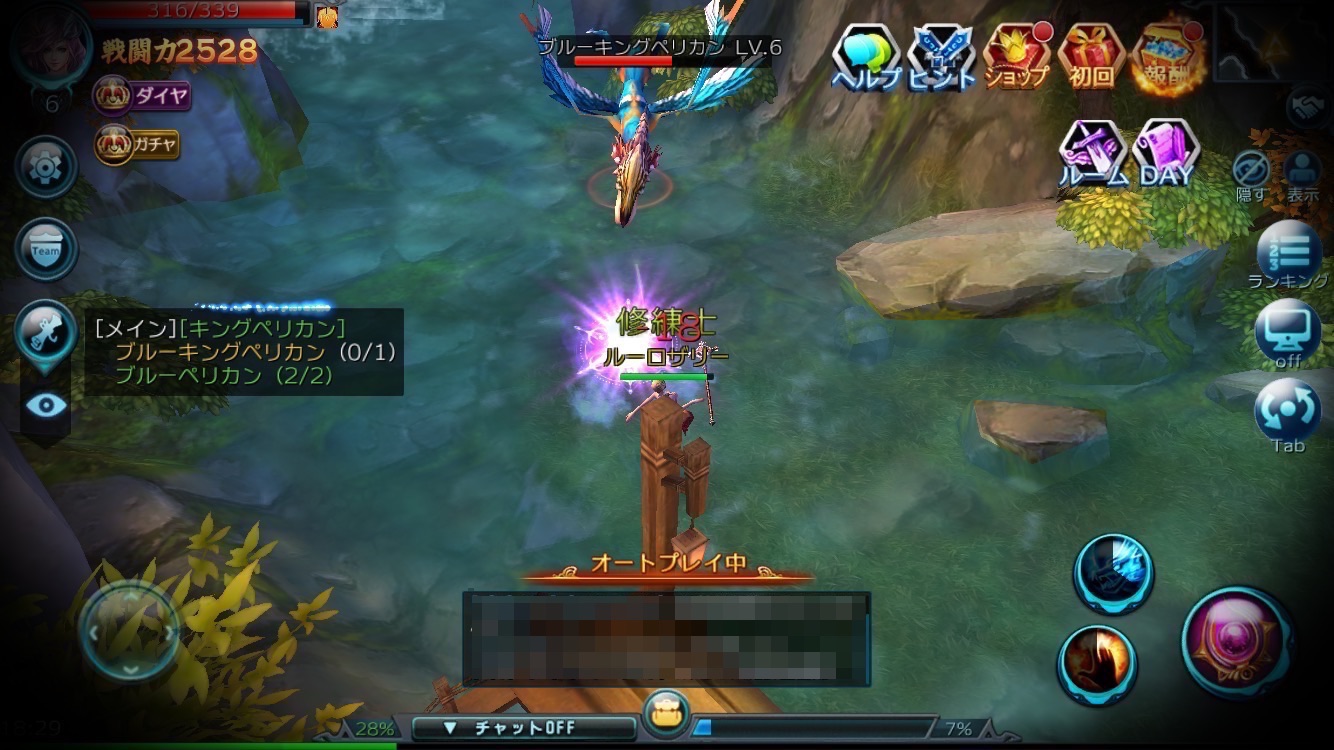Toggle the チャットOFF chat bar
The width and height of the screenshot is (1334, 750).
coord(510,728)
